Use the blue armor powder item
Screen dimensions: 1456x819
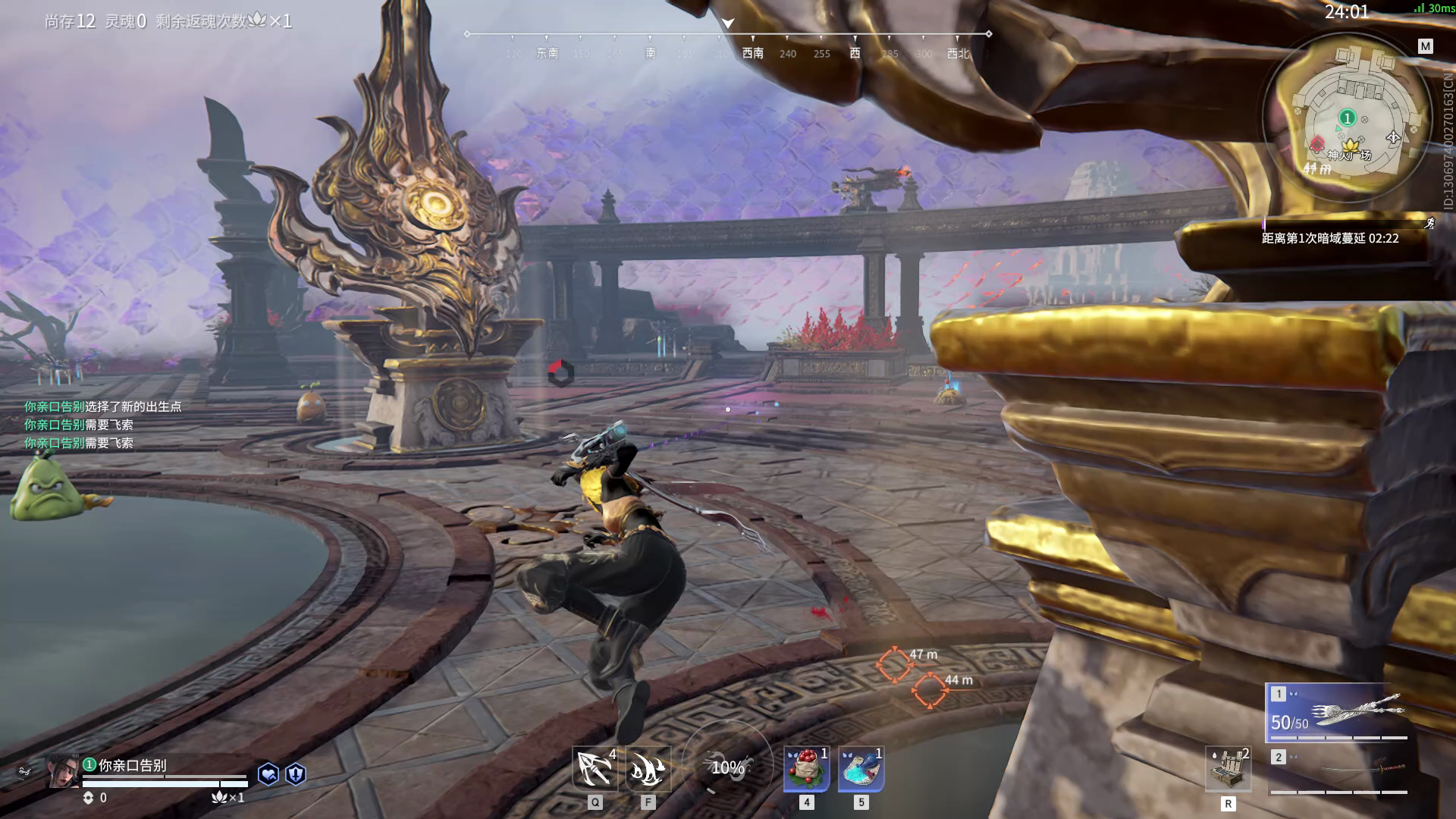(x=861, y=769)
